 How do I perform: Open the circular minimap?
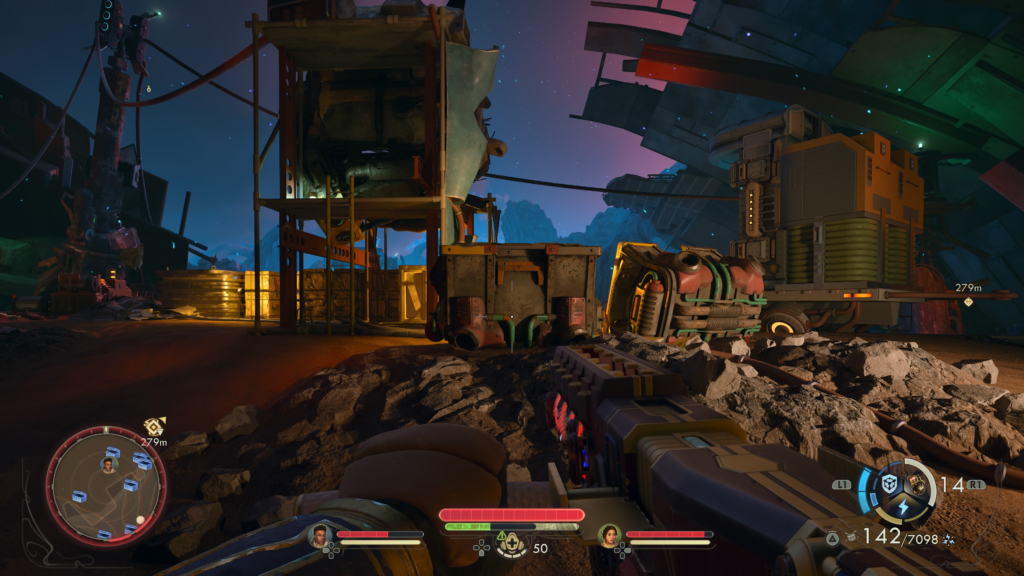click(x=105, y=485)
